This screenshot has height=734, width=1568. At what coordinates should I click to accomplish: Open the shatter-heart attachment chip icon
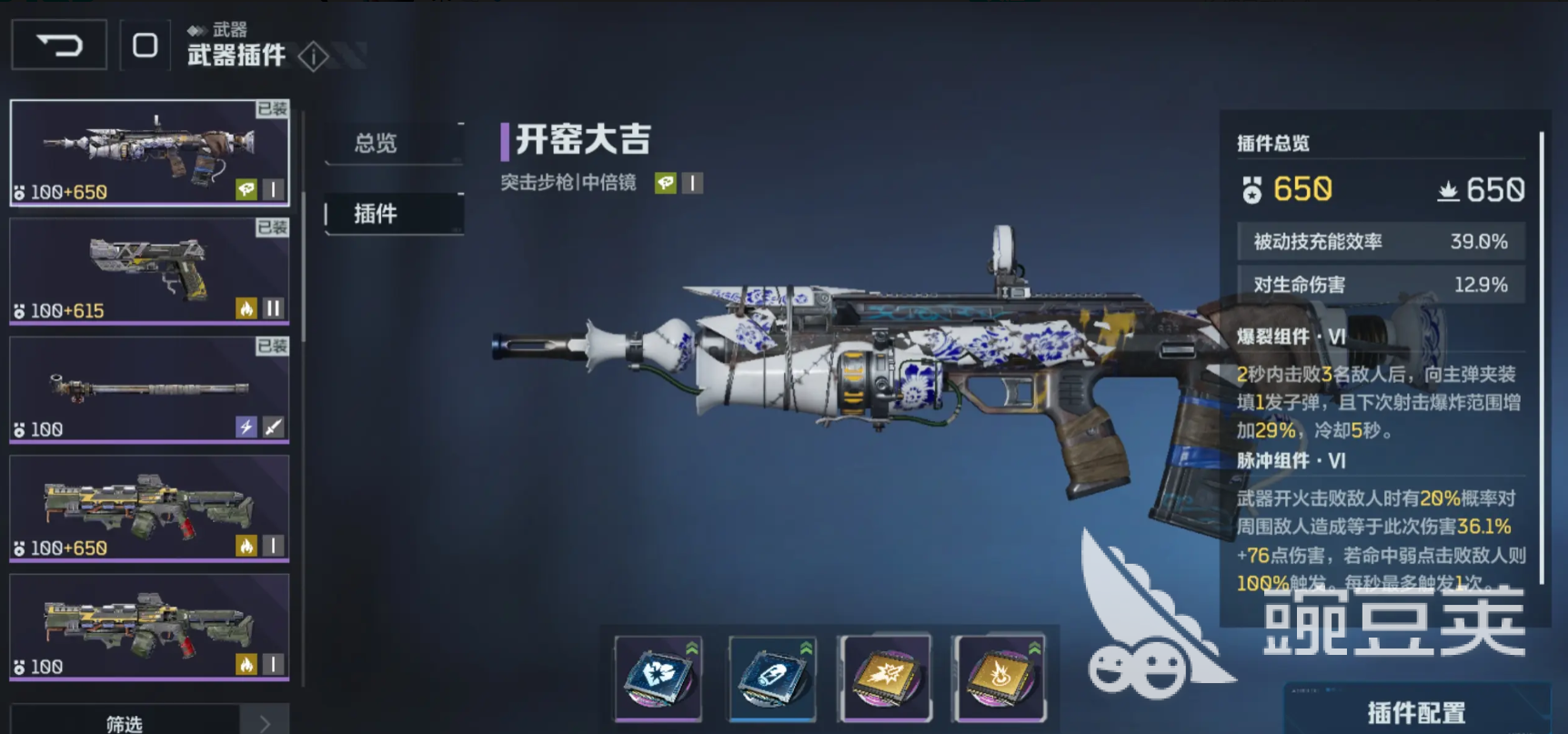tap(657, 678)
